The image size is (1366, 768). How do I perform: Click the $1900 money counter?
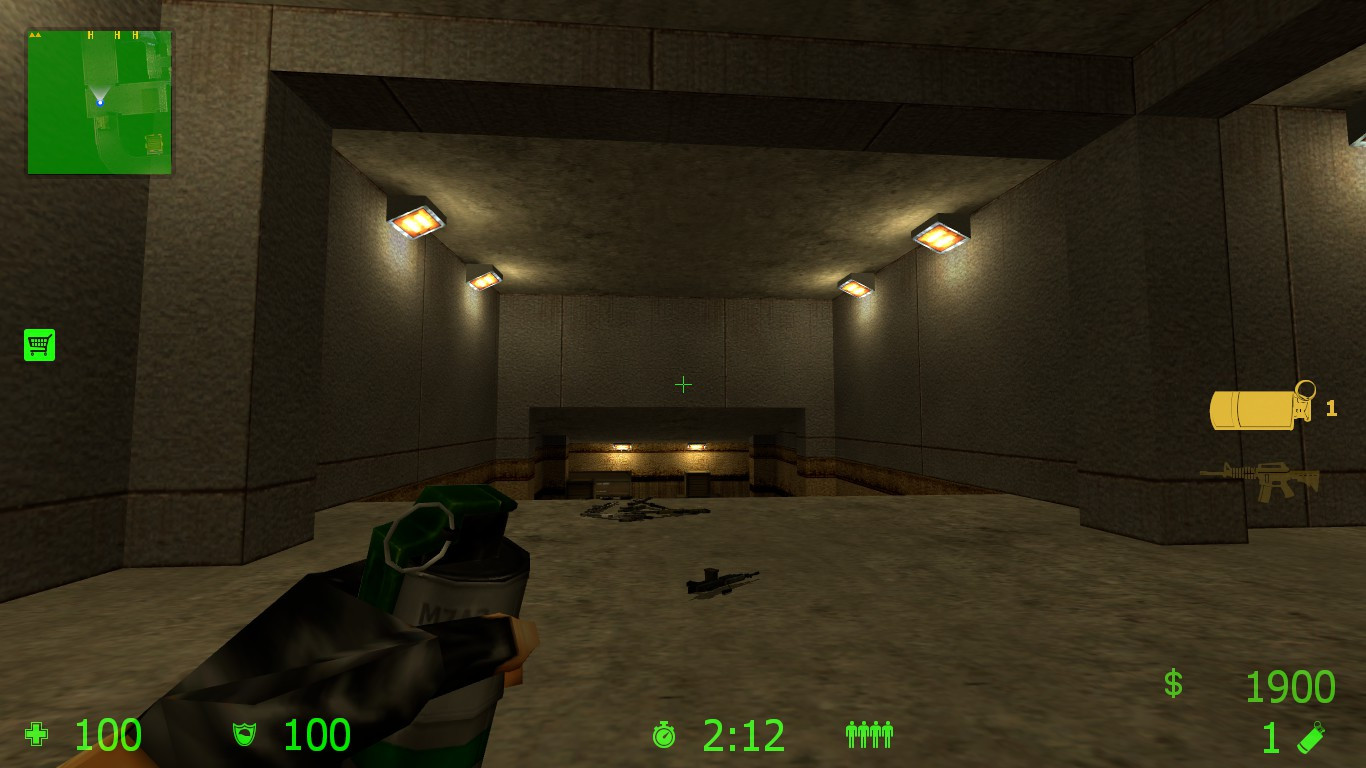(1289, 685)
